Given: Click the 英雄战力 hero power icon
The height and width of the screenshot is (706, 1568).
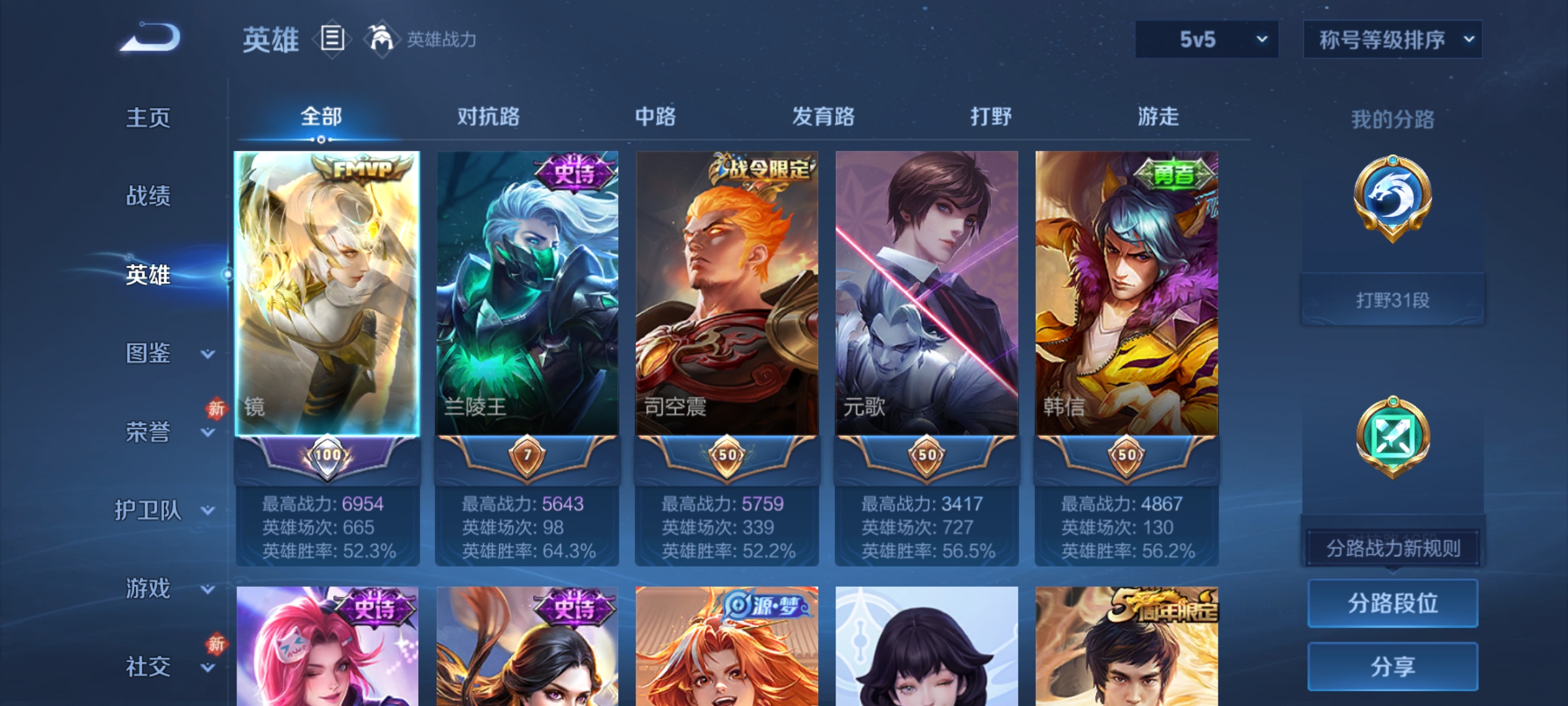Looking at the screenshot, I should pyautogui.click(x=383, y=41).
